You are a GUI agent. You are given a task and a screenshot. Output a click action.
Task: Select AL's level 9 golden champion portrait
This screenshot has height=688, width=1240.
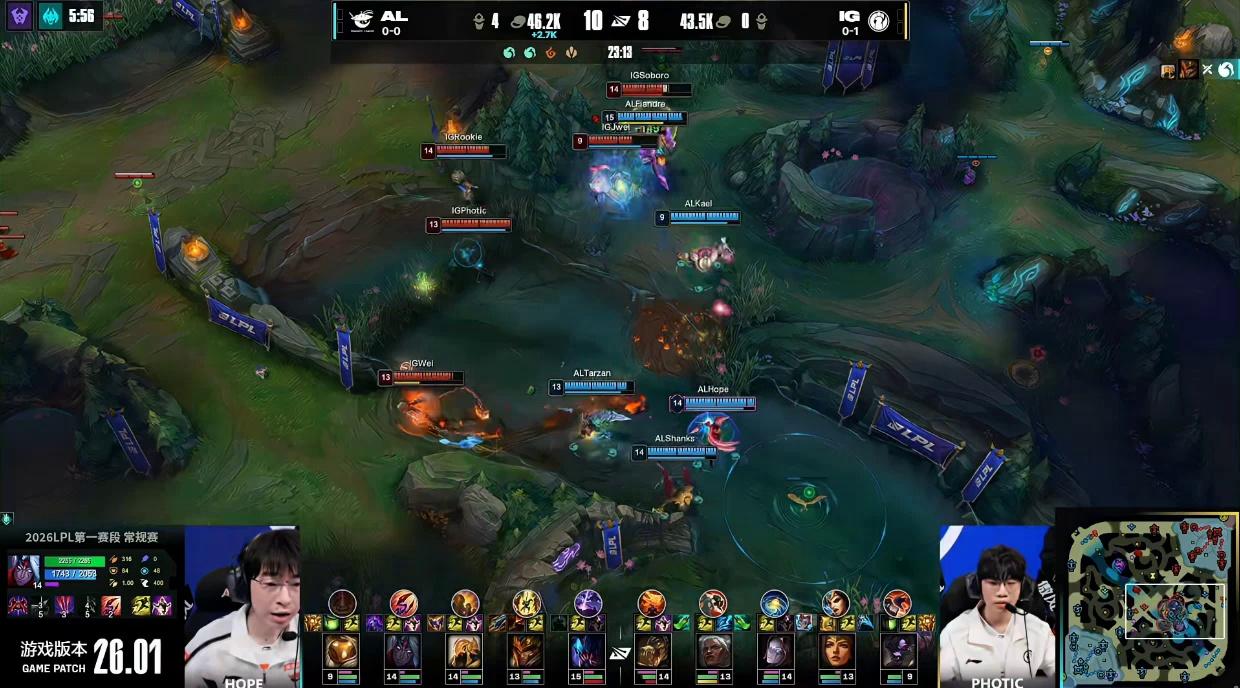pyautogui.click(x=341, y=651)
